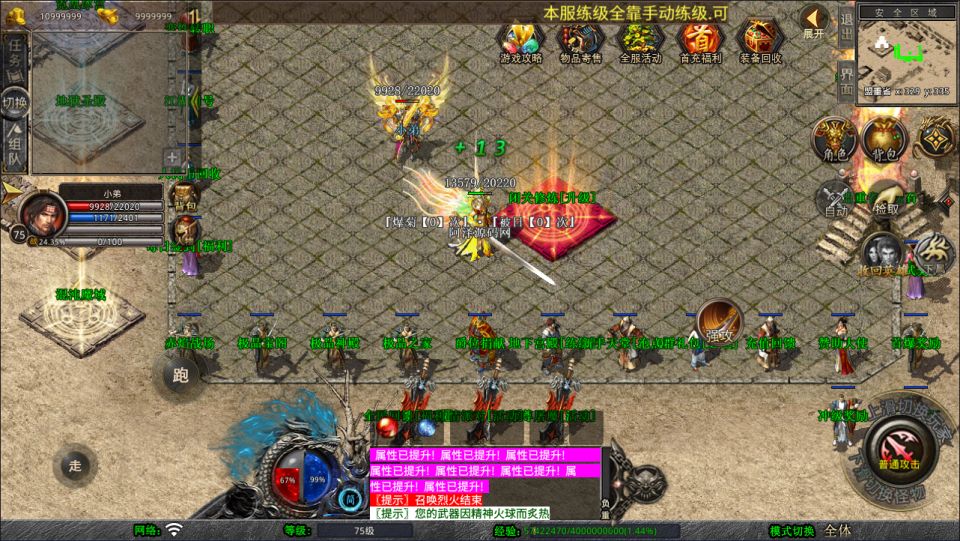This screenshot has height=541, width=960.
Task: Open the 全服活动 server events icon
Action: (640, 41)
